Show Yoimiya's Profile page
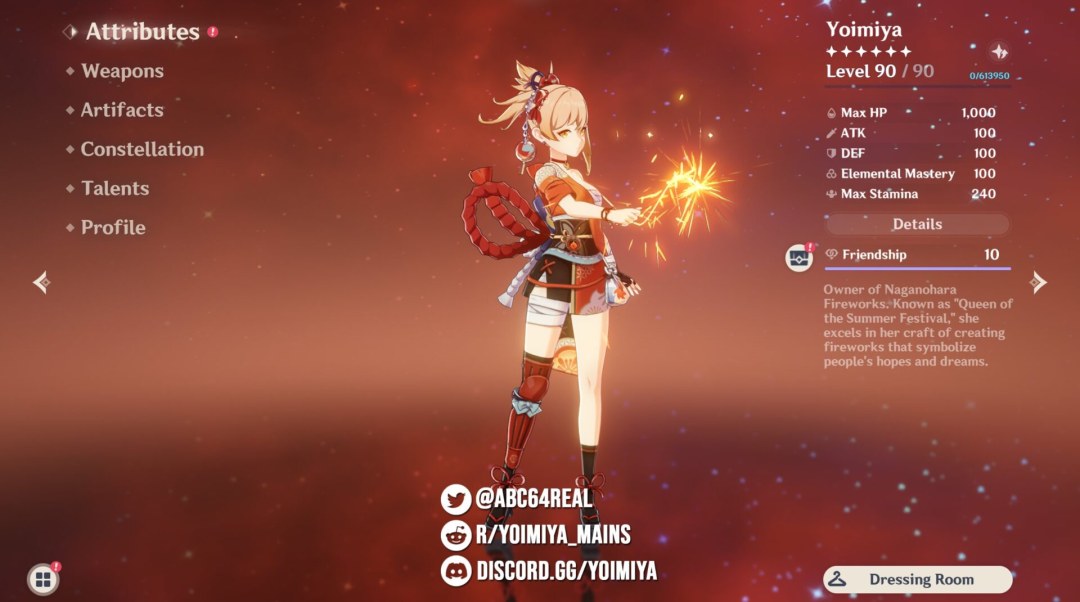 point(113,227)
